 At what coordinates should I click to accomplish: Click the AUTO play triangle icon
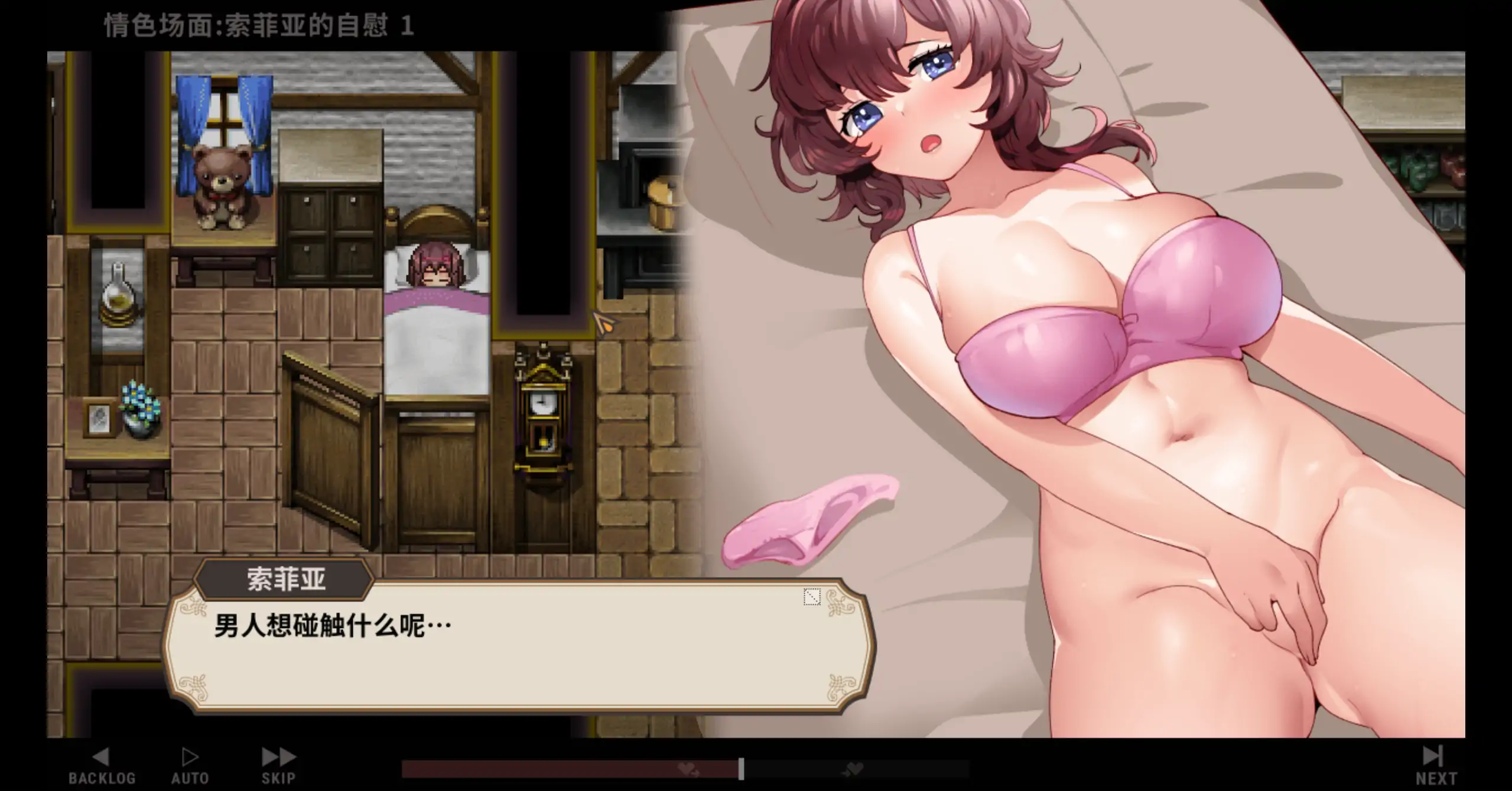[189, 756]
